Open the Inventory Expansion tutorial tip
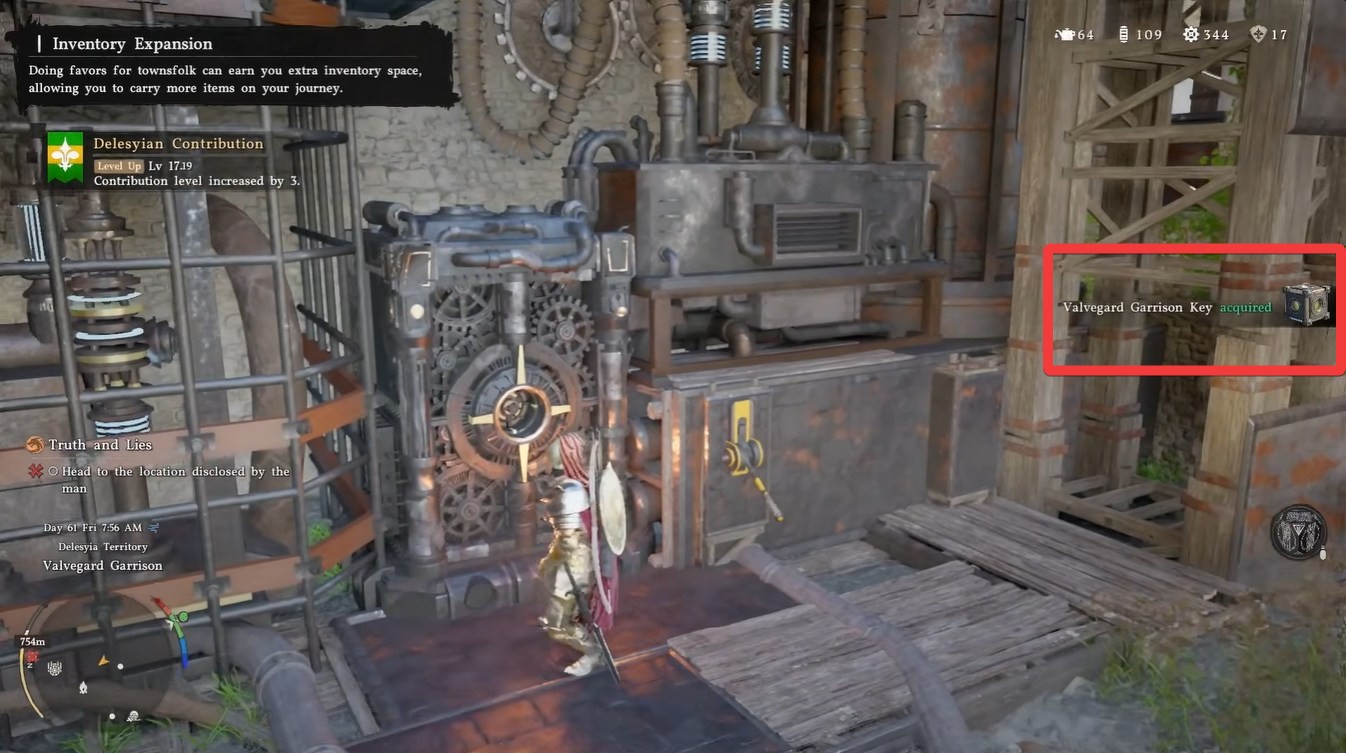The image size is (1346, 753). point(132,44)
